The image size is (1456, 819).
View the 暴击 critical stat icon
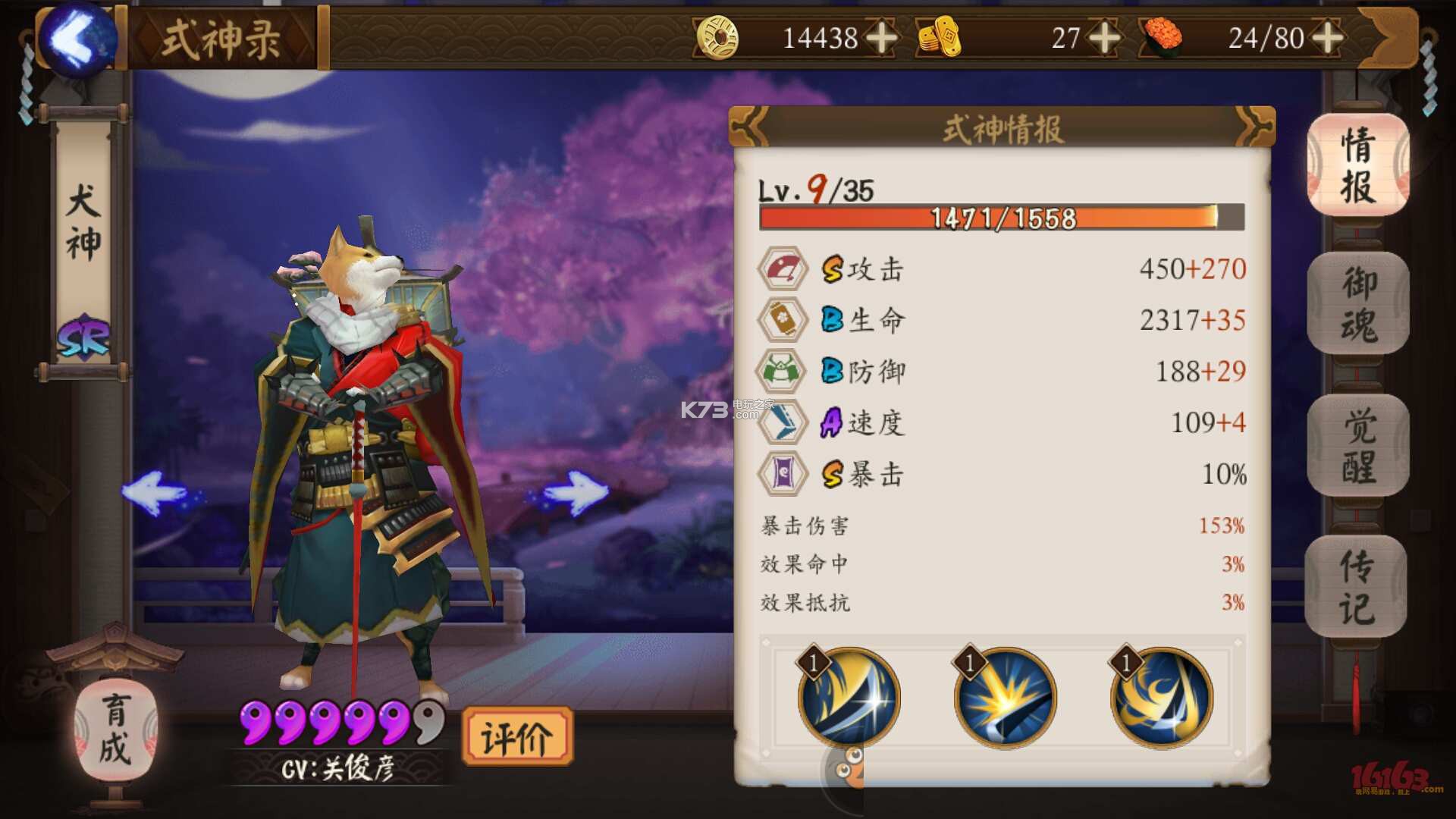click(x=783, y=474)
